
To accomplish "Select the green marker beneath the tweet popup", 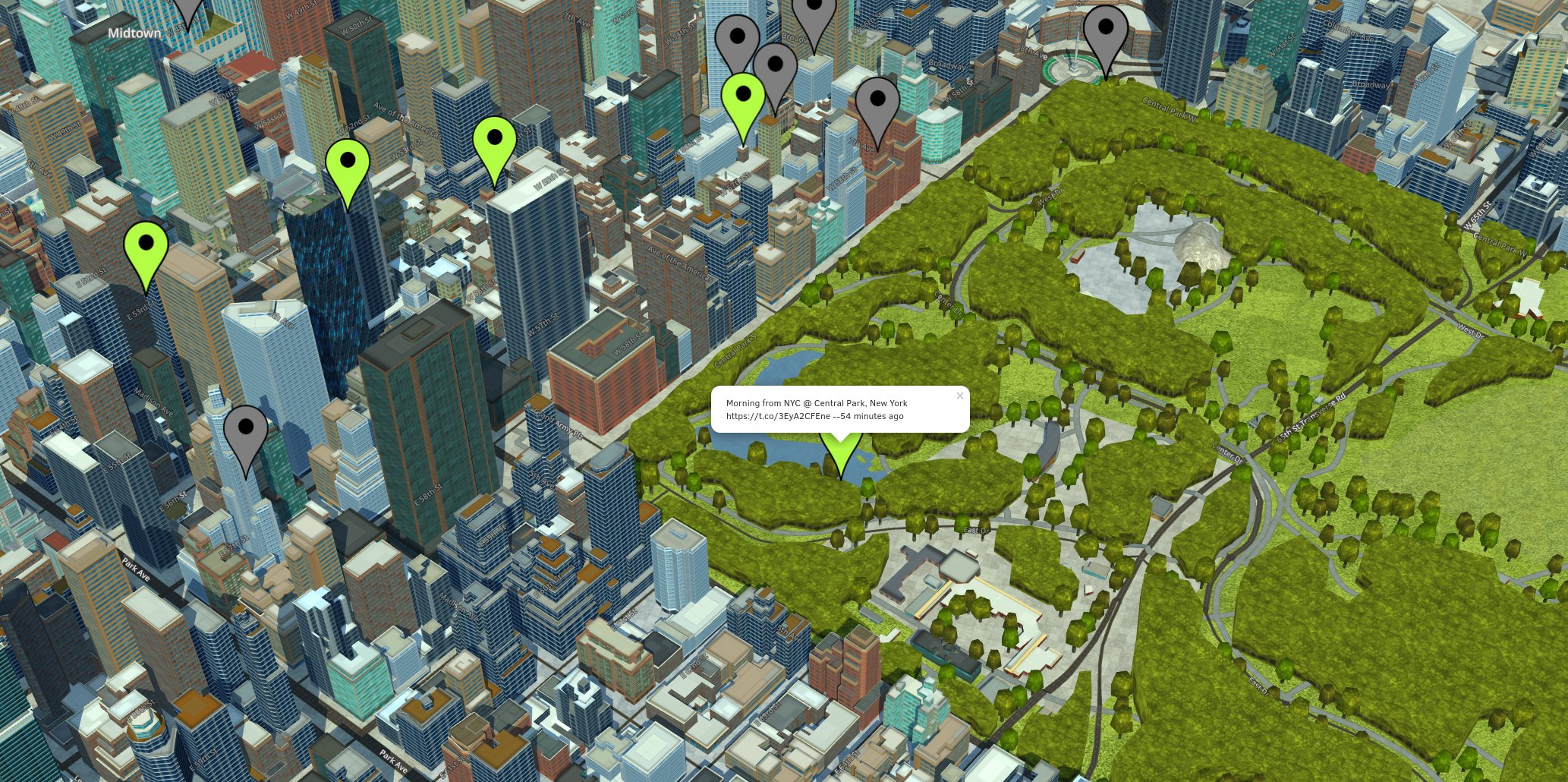I will (x=841, y=456).
